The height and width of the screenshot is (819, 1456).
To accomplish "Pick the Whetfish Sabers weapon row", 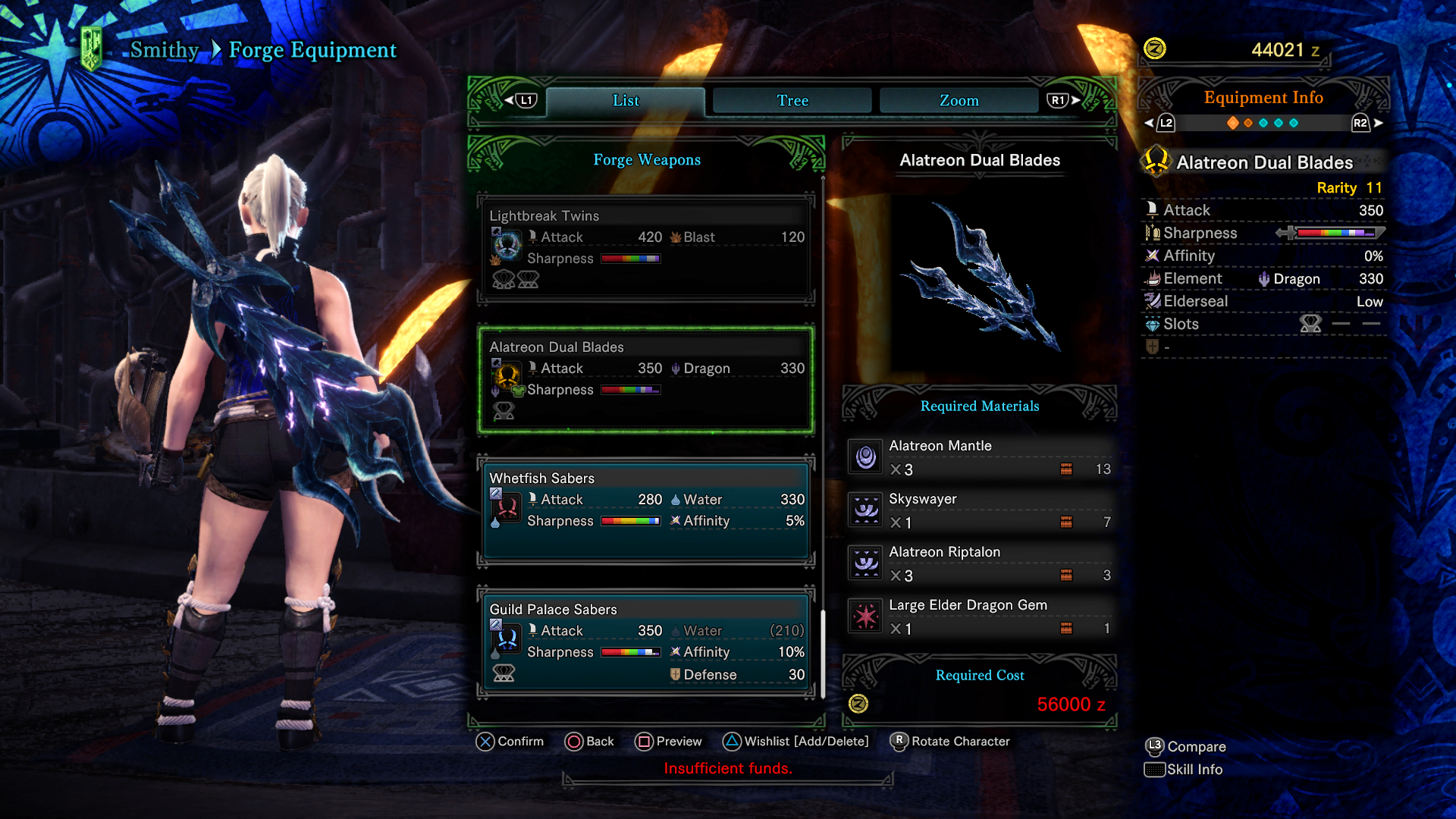I will (646, 510).
